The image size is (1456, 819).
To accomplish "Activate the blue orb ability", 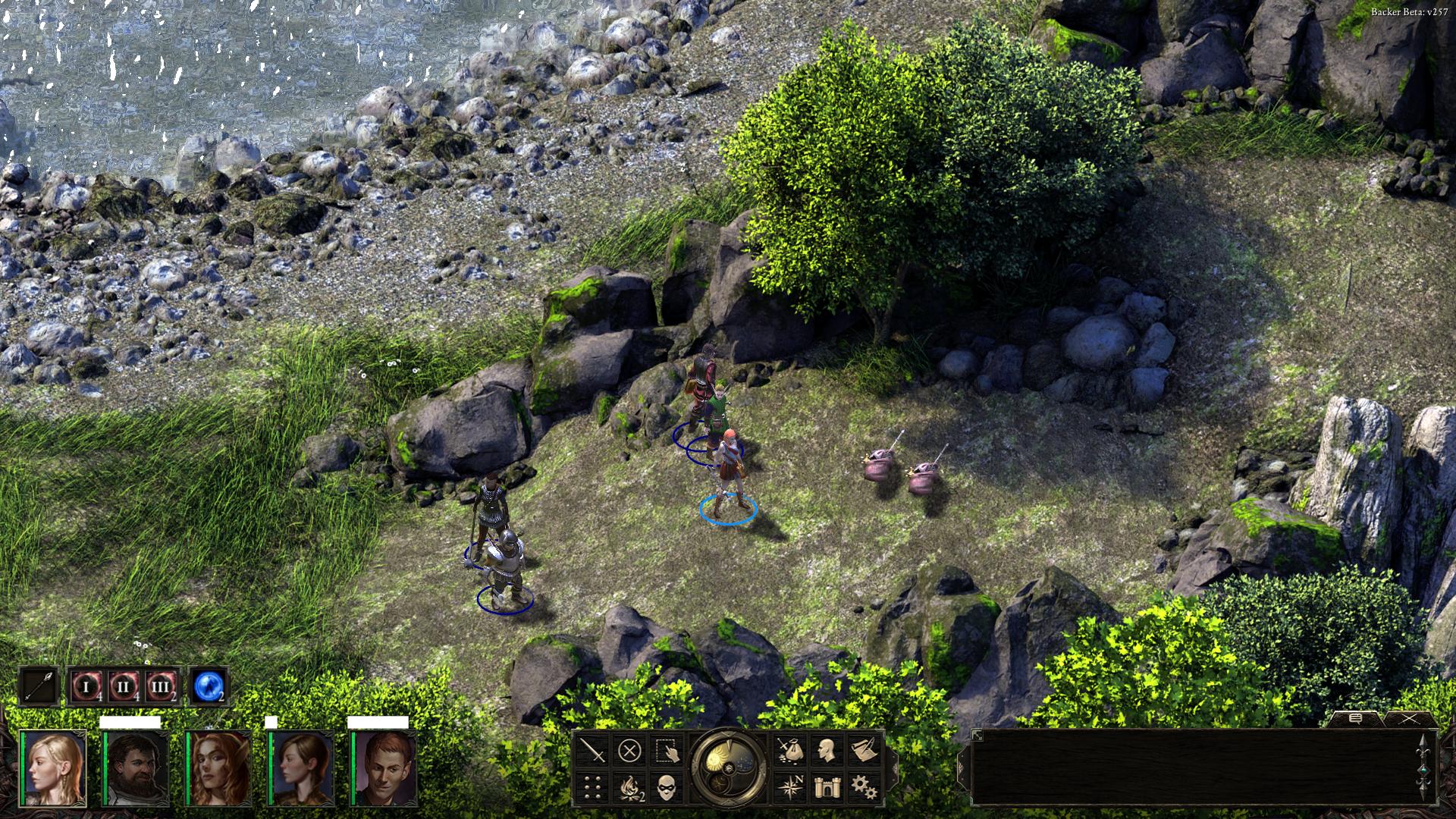I will coord(207,687).
